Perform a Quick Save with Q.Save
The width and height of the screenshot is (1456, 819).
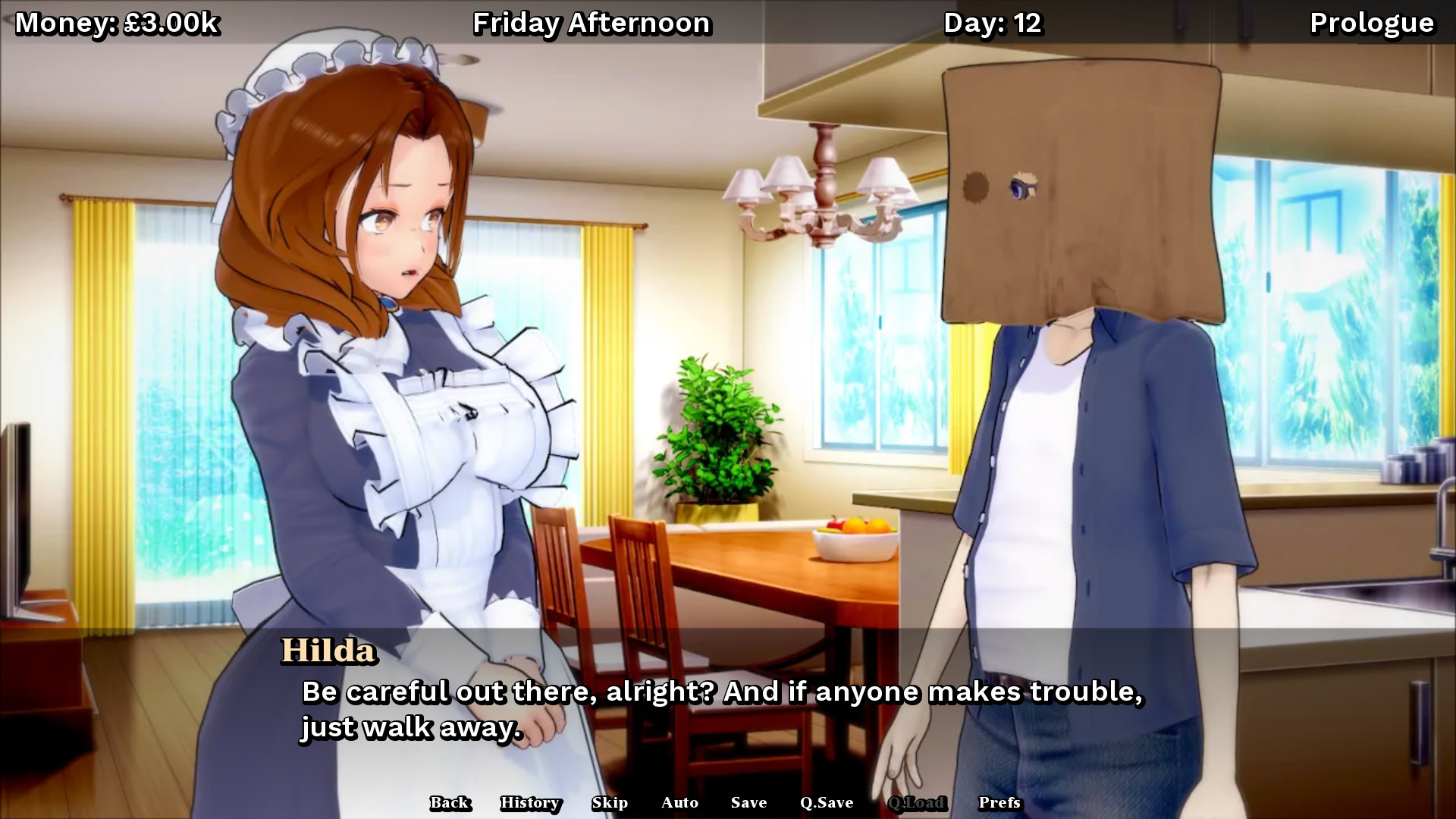[x=827, y=802]
